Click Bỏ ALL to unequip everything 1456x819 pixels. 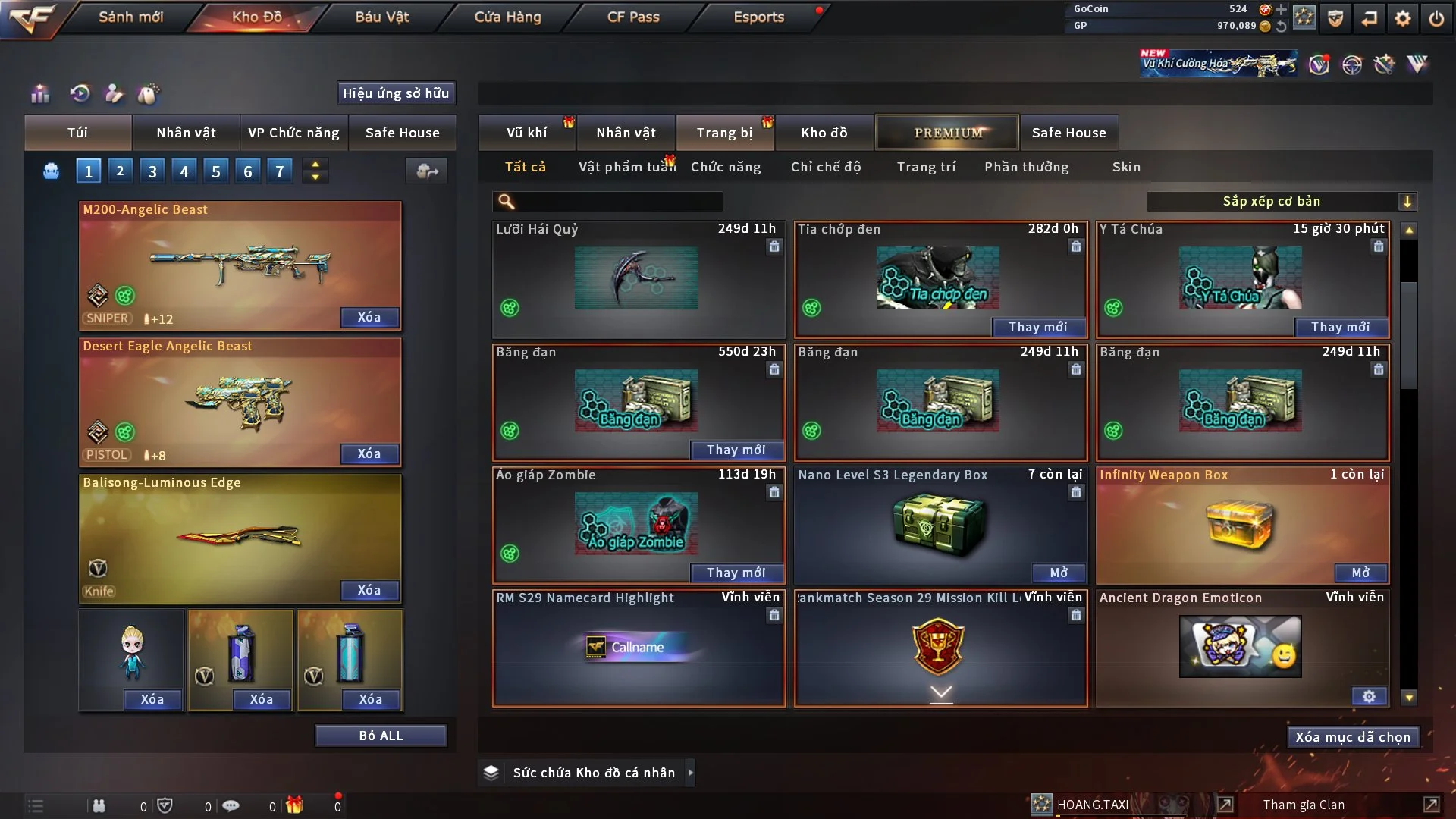coord(381,736)
